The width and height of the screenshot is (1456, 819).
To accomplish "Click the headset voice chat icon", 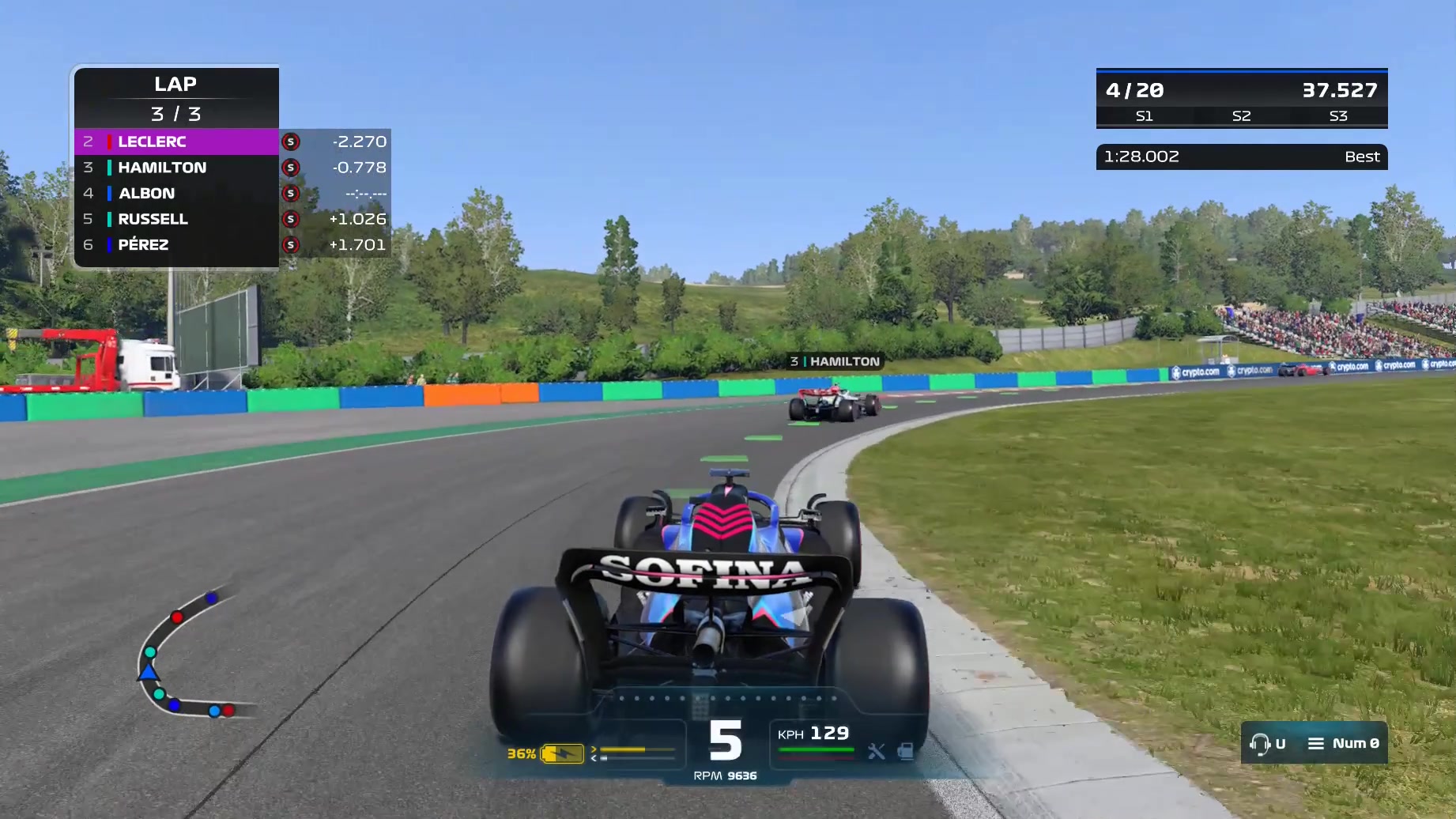I will click(x=1261, y=743).
